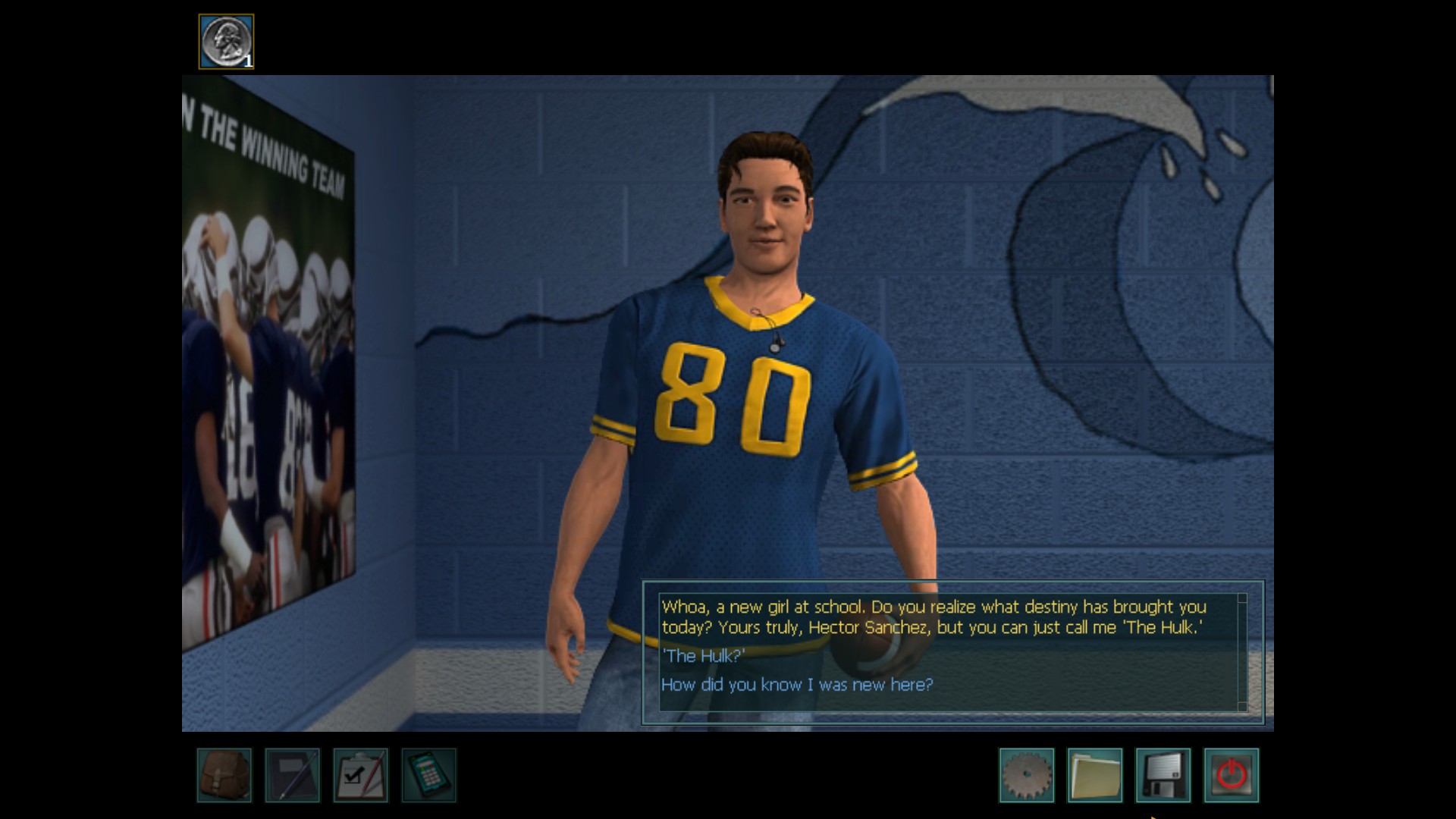The image size is (1456, 819).
Task: Click the dialogue box scrollbar
Action: point(1242,652)
